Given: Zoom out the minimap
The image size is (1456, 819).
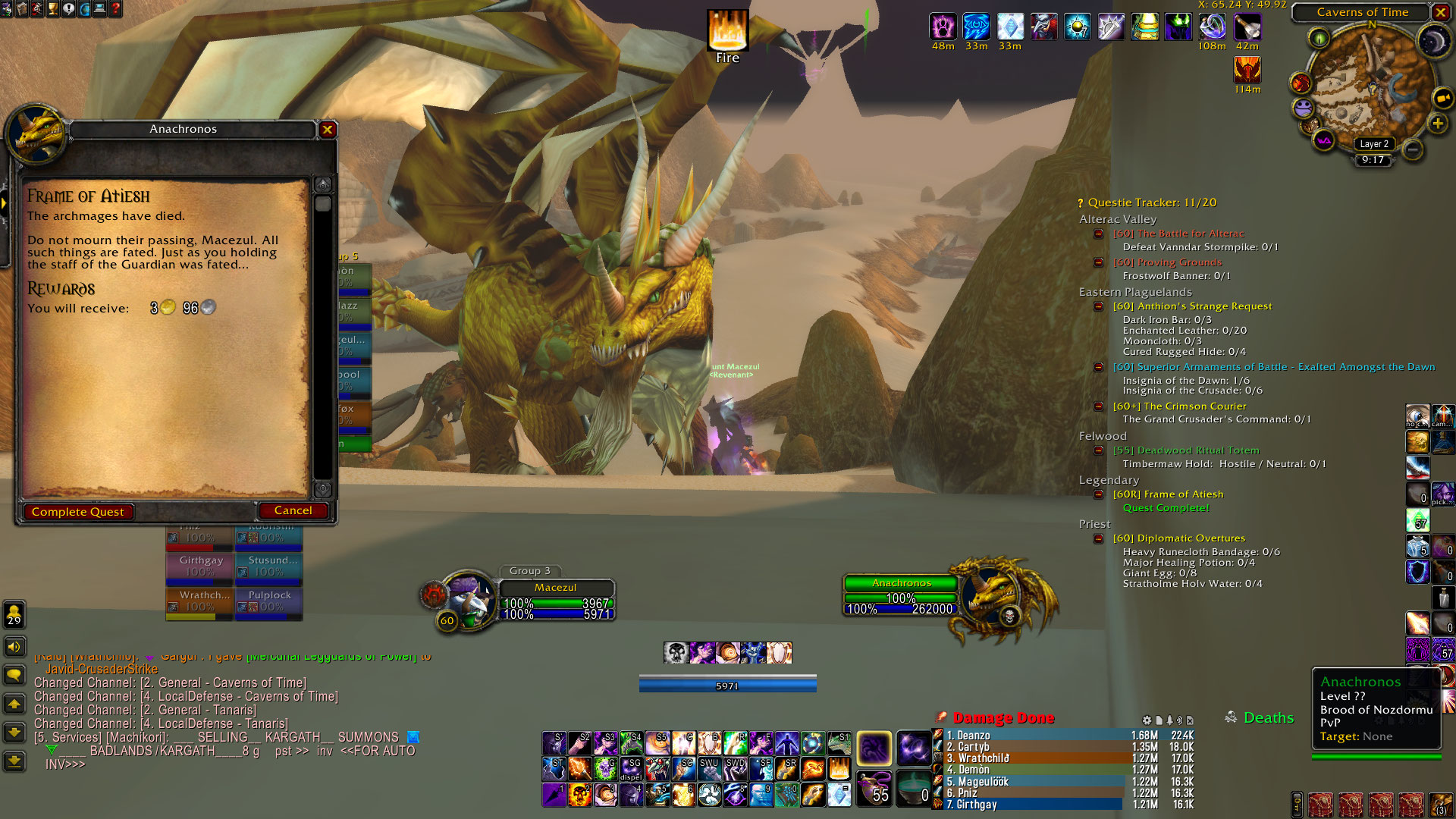Looking at the screenshot, I should (x=1412, y=149).
